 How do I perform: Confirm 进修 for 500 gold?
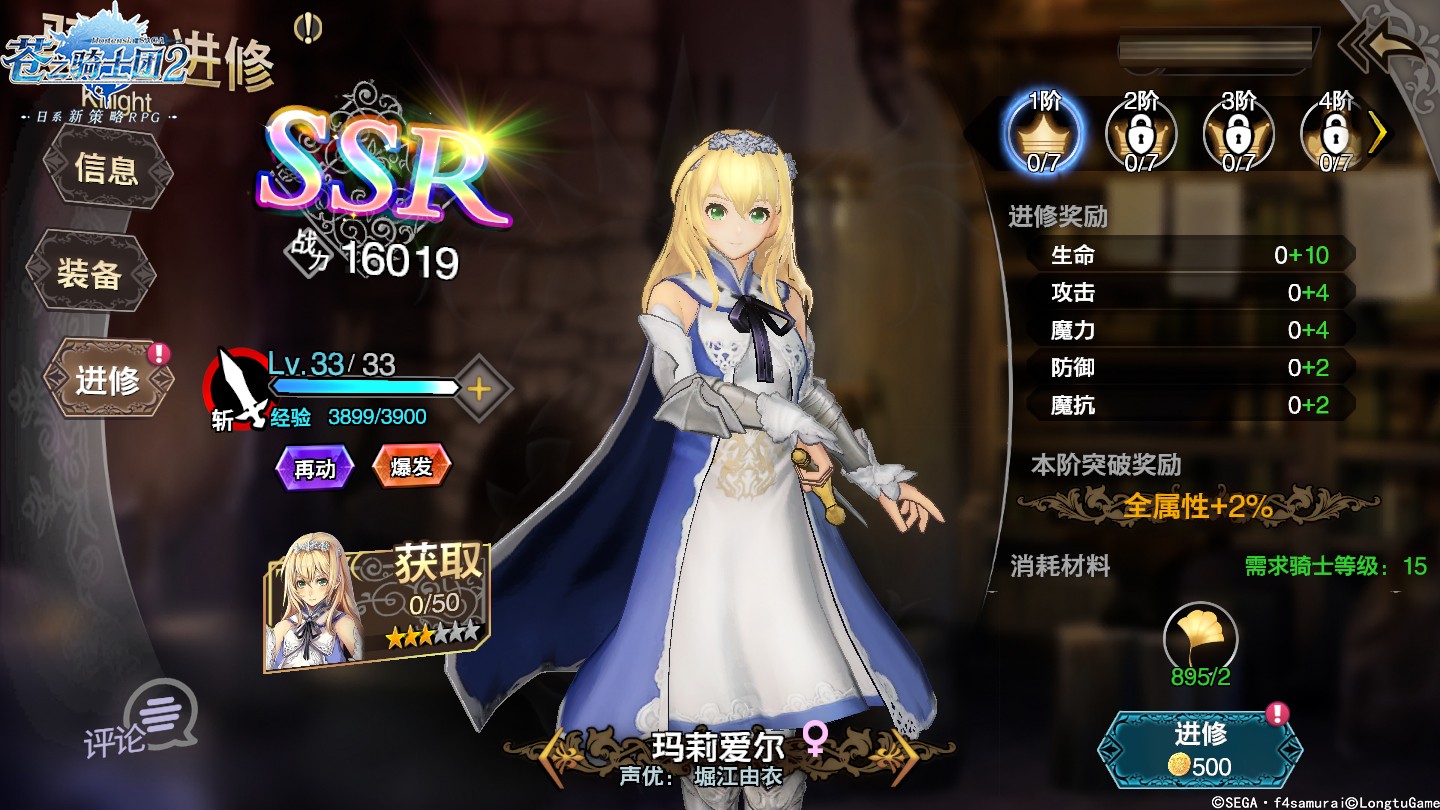click(1200, 750)
